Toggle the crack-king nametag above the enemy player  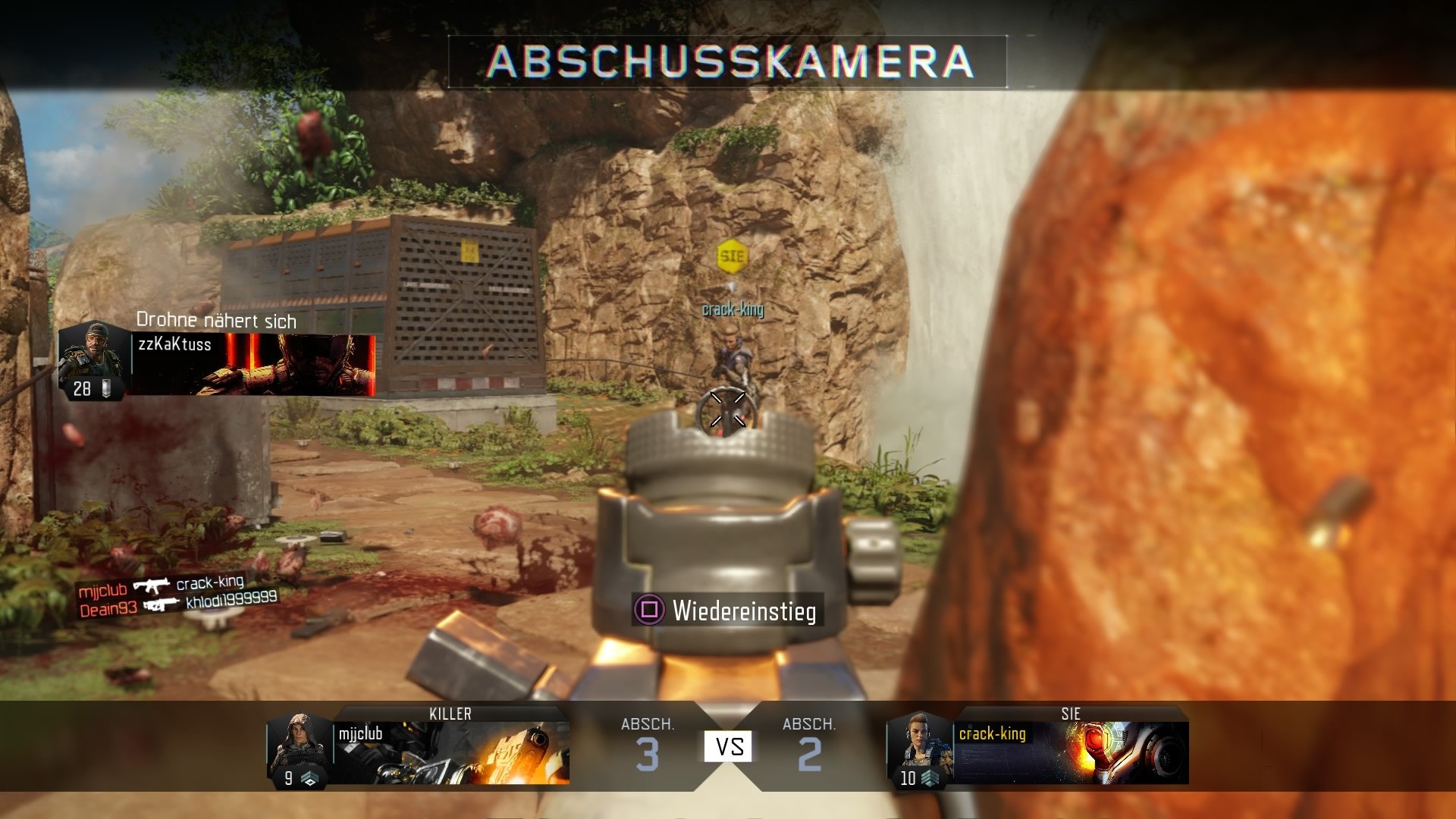click(x=733, y=309)
